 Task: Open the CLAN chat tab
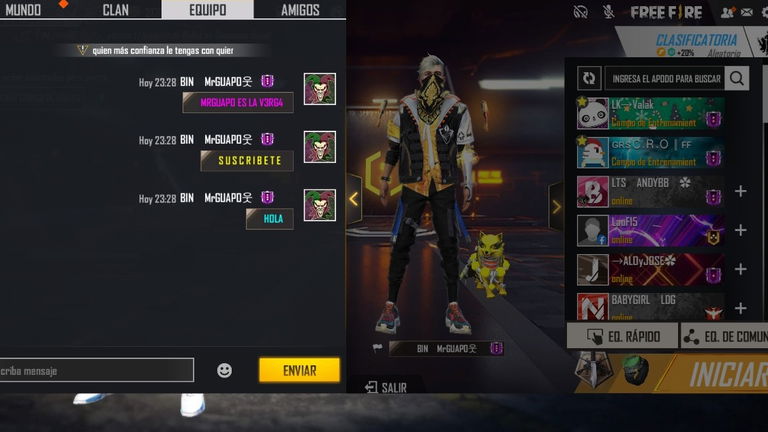coord(115,10)
